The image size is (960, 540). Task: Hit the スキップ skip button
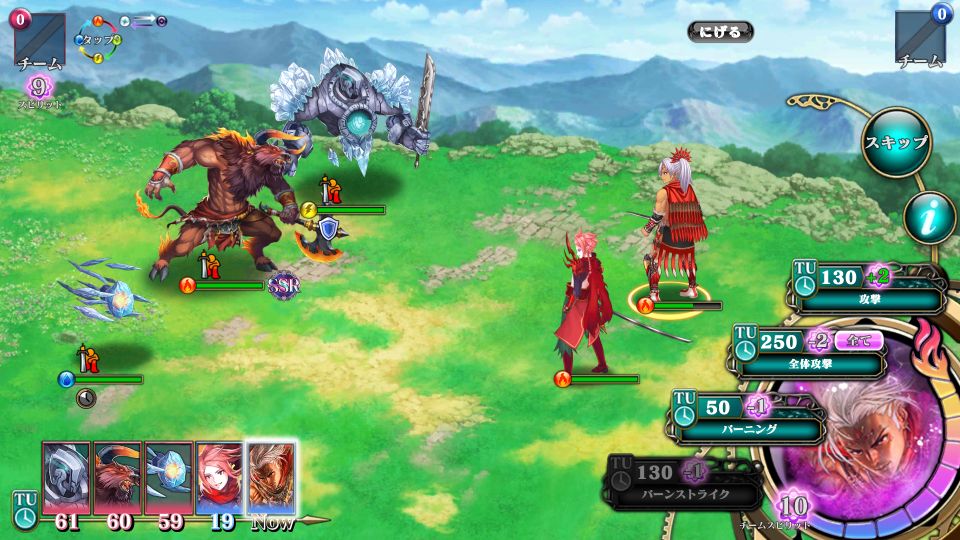tap(896, 143)
